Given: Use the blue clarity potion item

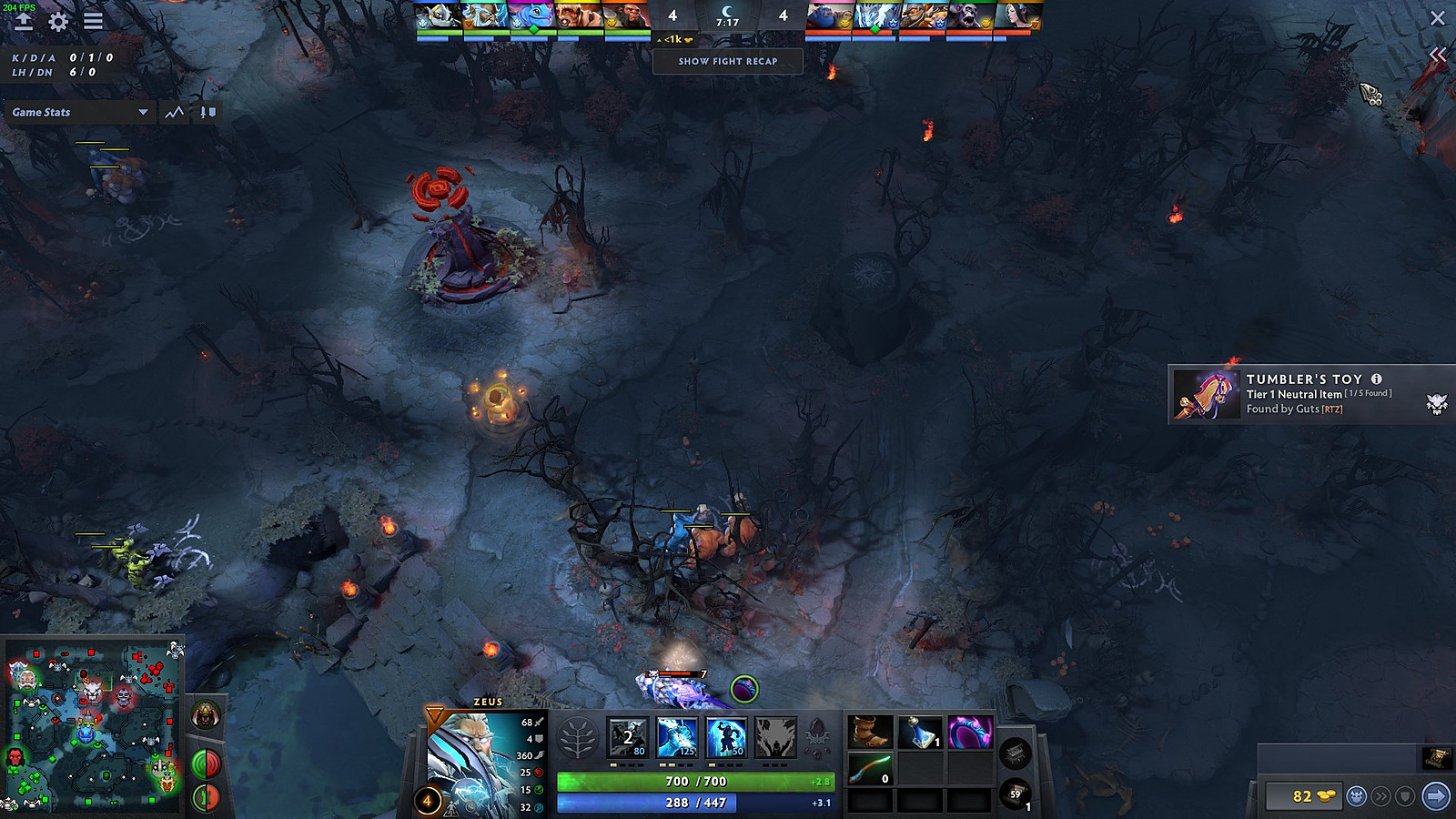Looking at the screenshot, I should coord(919,733).
